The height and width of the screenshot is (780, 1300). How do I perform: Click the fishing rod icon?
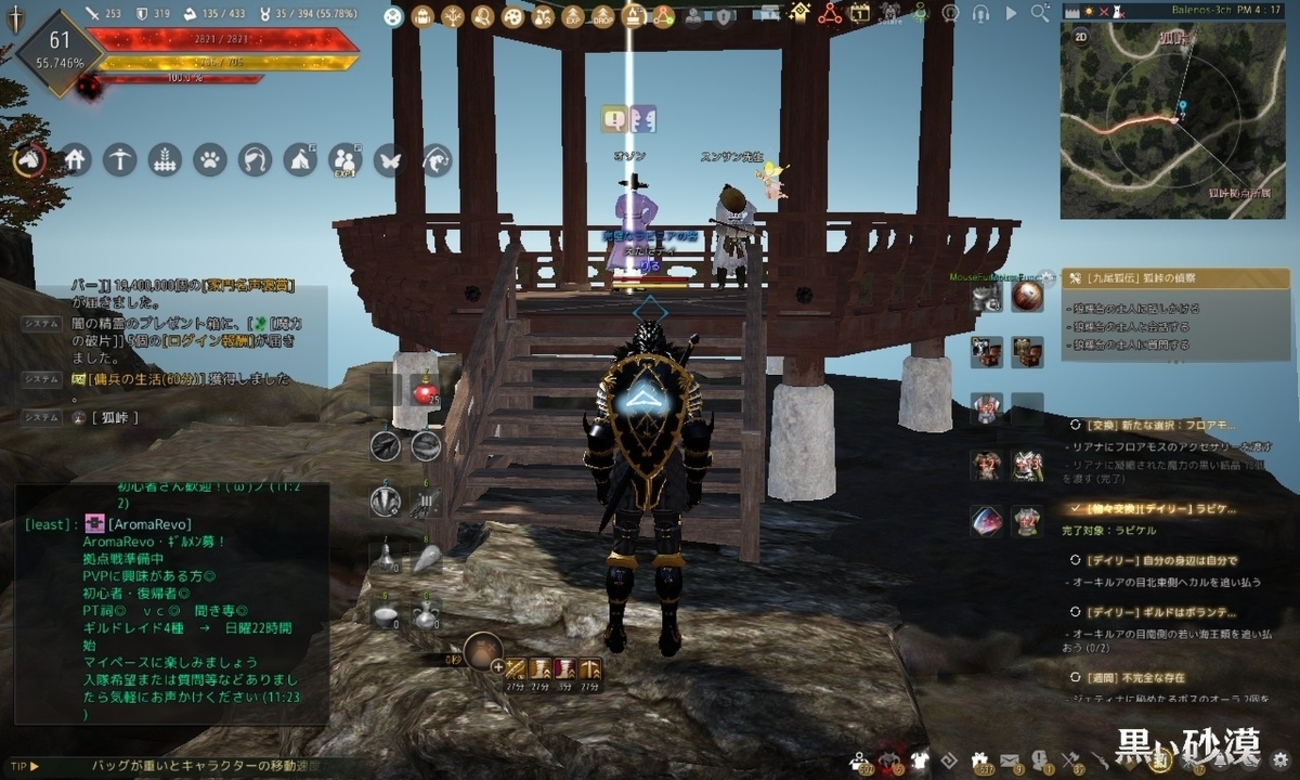437,160
